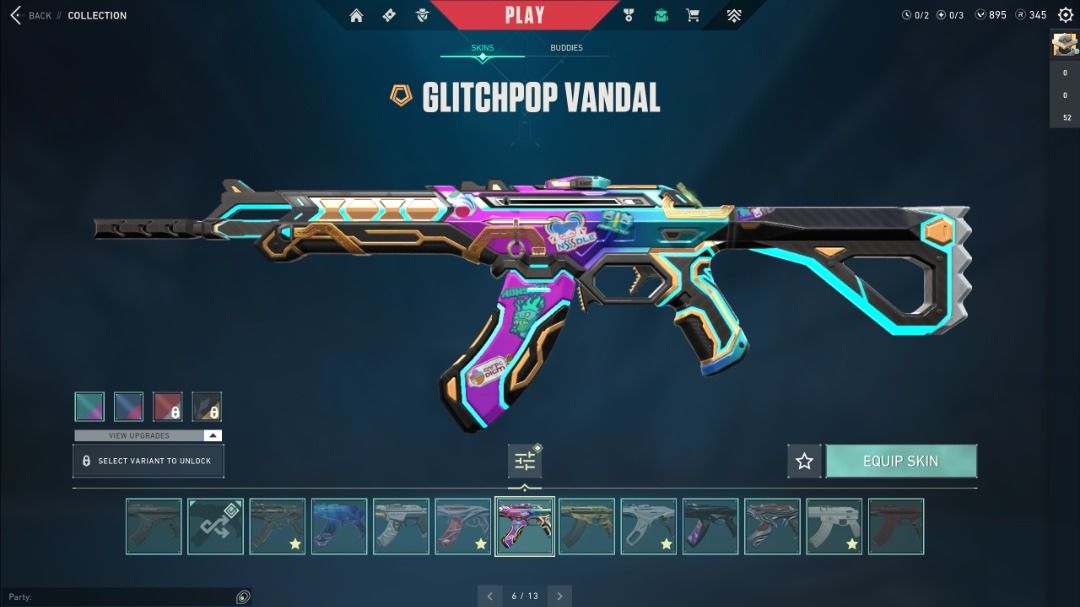The width and height of the screenshot is (1080, 607).
Task: Open the skin filter sliders button
Action: tap(525, 461)
